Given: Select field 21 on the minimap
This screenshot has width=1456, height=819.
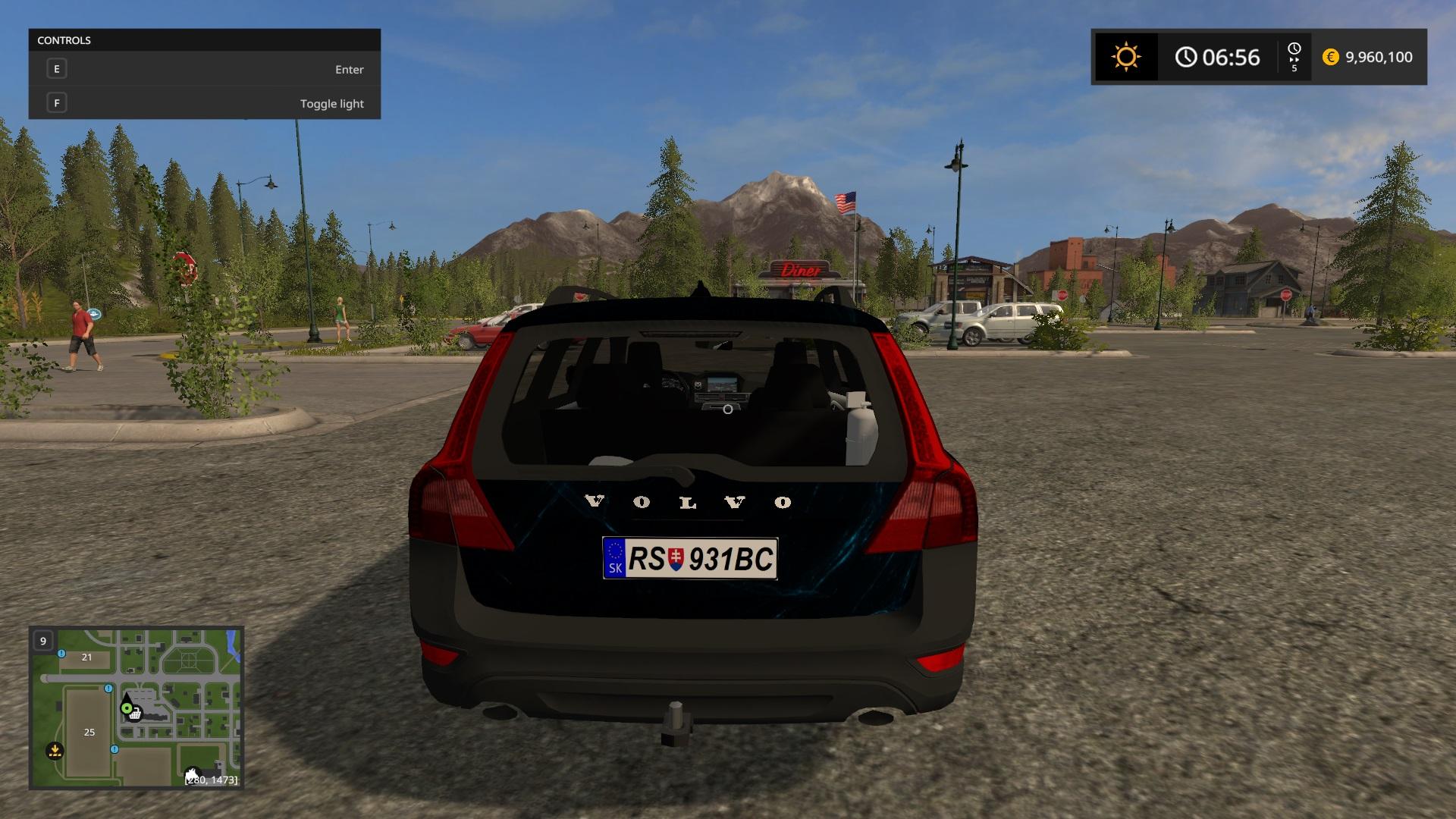Looking at the screenshot, I should 86,657.
